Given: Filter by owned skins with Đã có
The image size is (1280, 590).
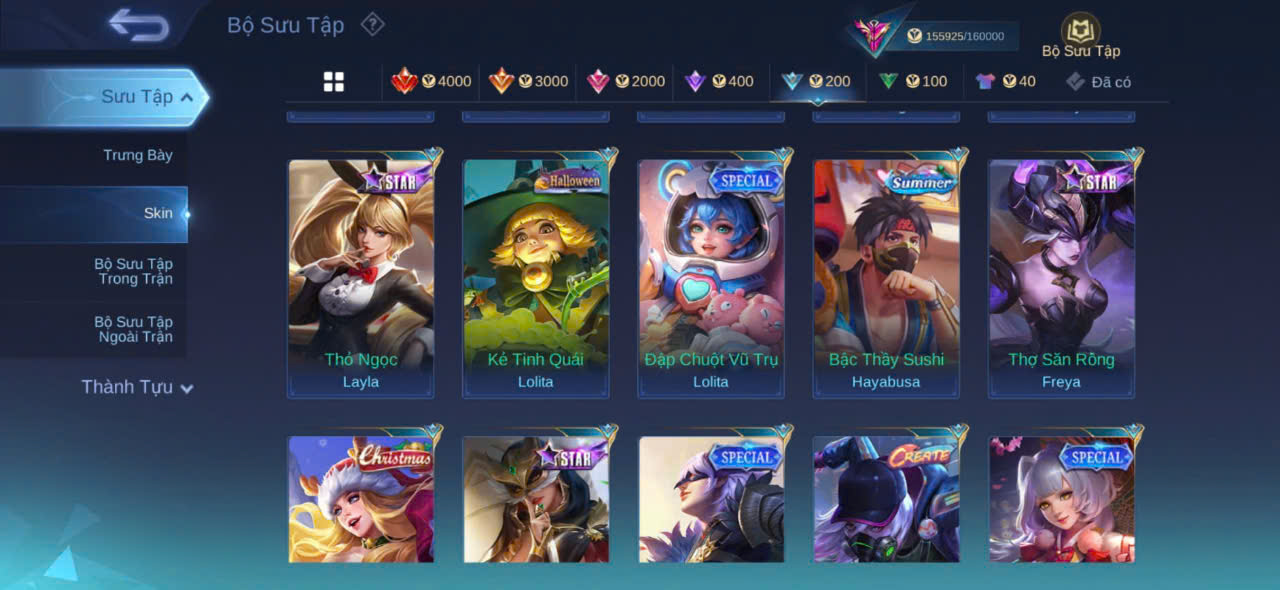Looking at the screenshot, I should pos(1099,82).
